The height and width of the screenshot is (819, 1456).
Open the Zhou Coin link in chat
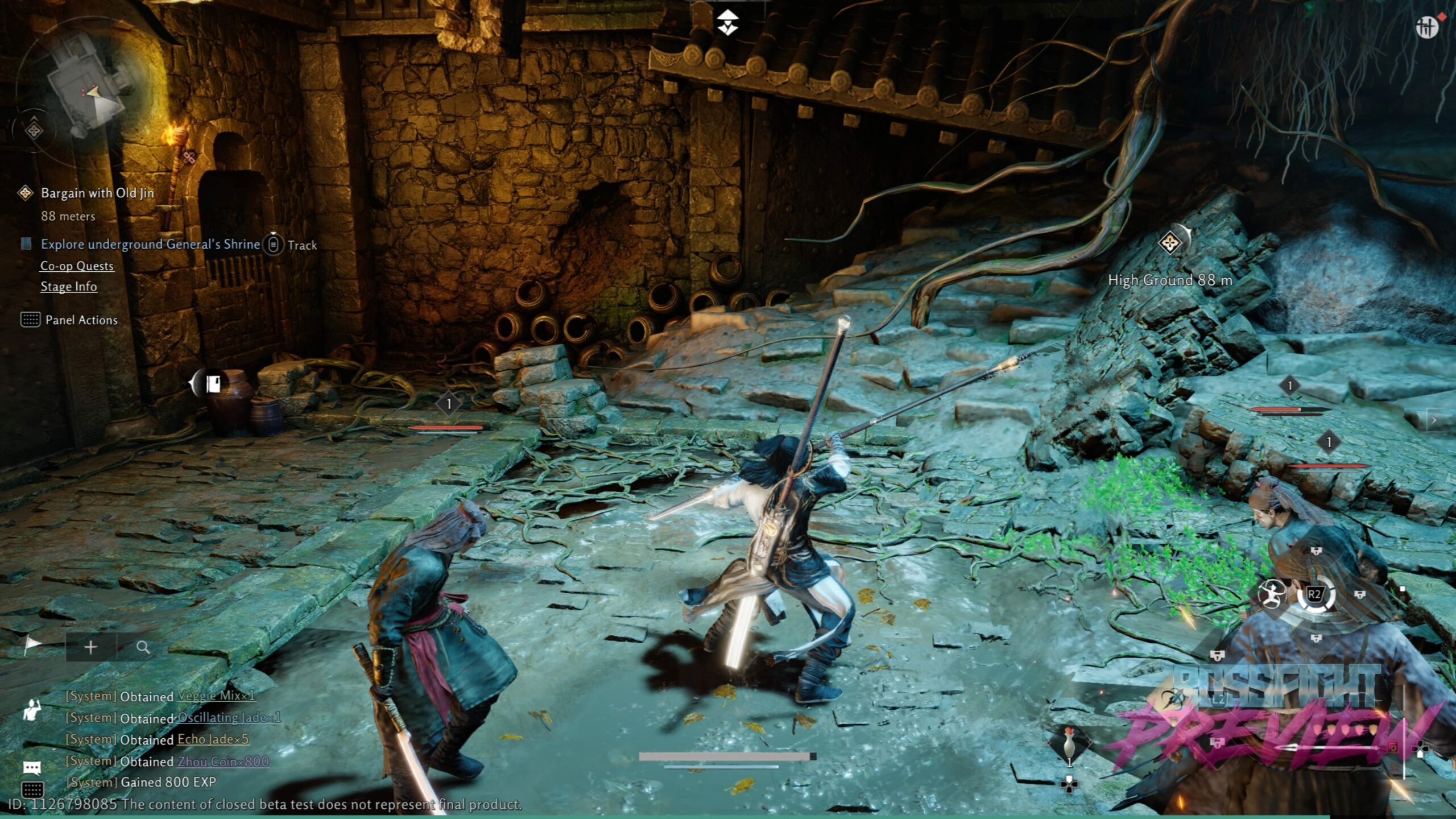click(x=223, y=761)
